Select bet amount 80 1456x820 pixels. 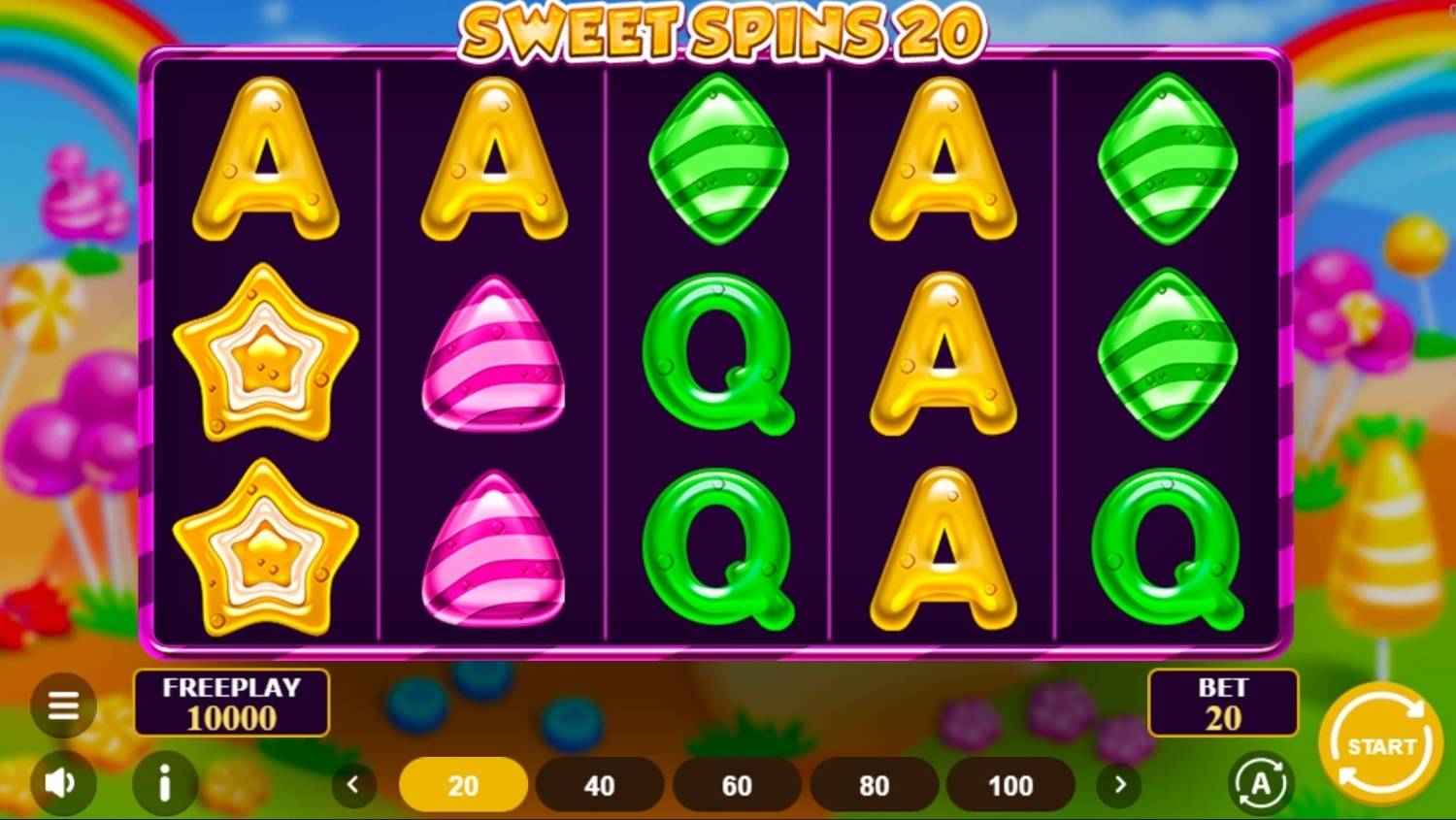click(x=875, y=785)
